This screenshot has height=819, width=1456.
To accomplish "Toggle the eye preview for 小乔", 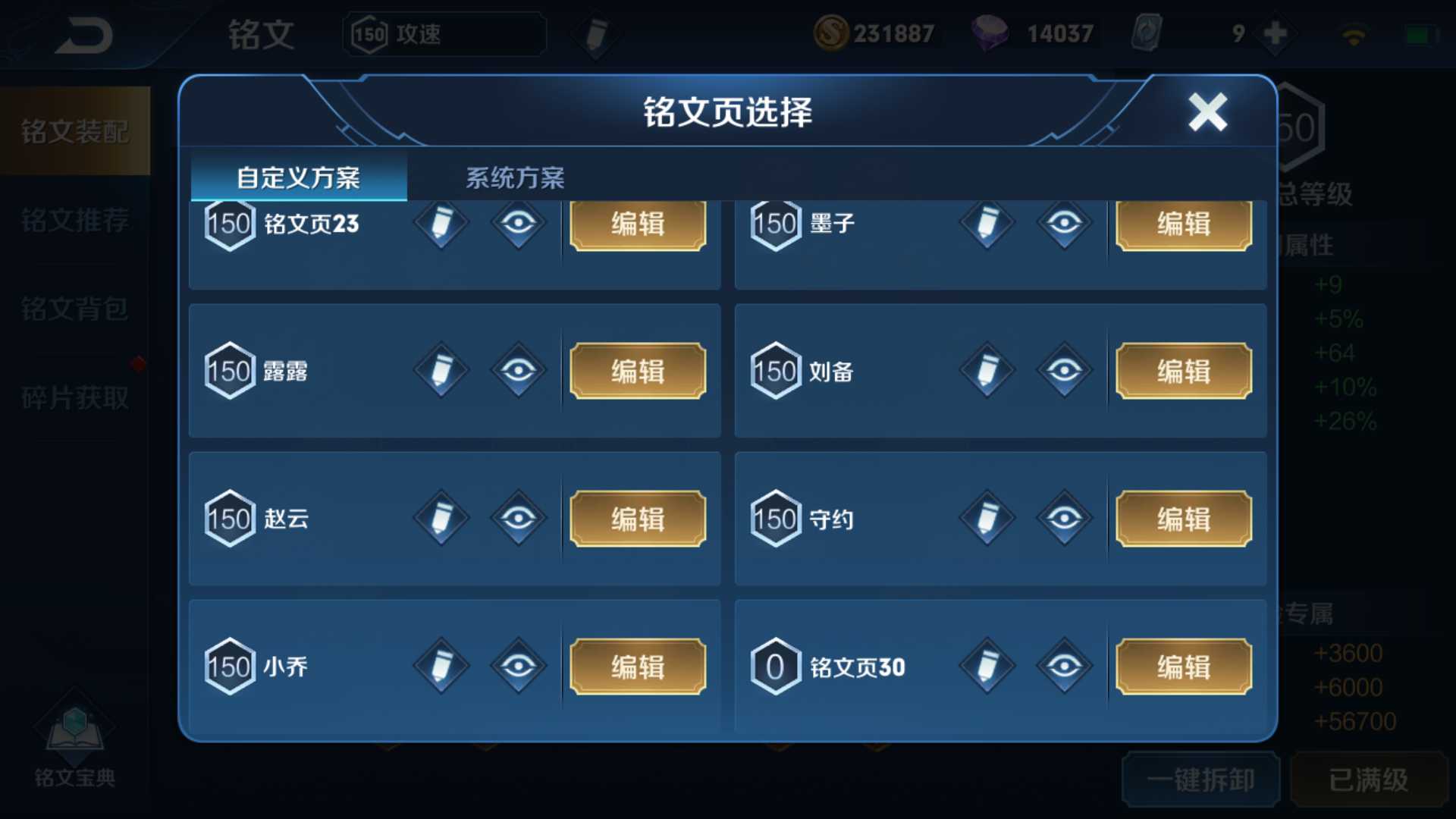I will tap(518, 665).
